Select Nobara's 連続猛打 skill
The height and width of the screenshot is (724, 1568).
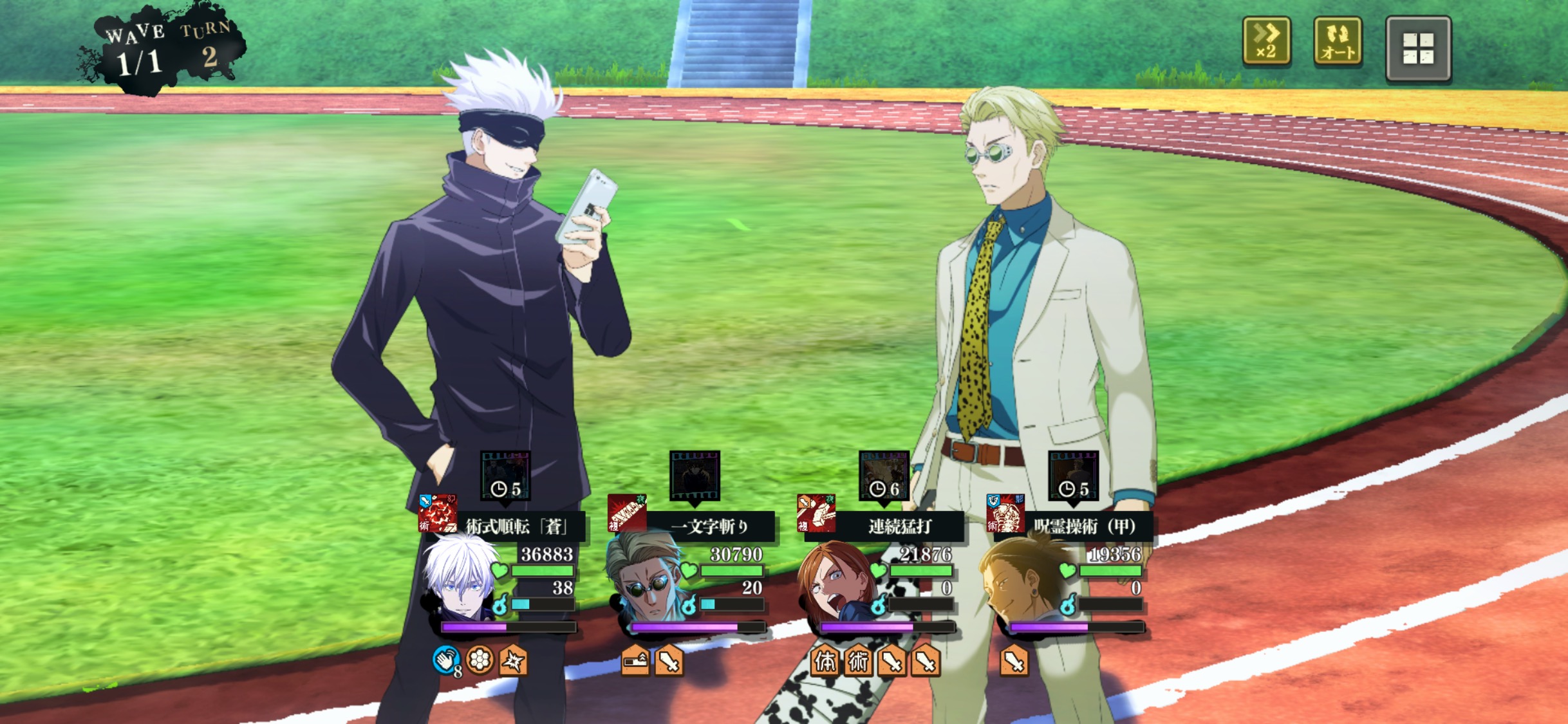[x=898, y=526]
